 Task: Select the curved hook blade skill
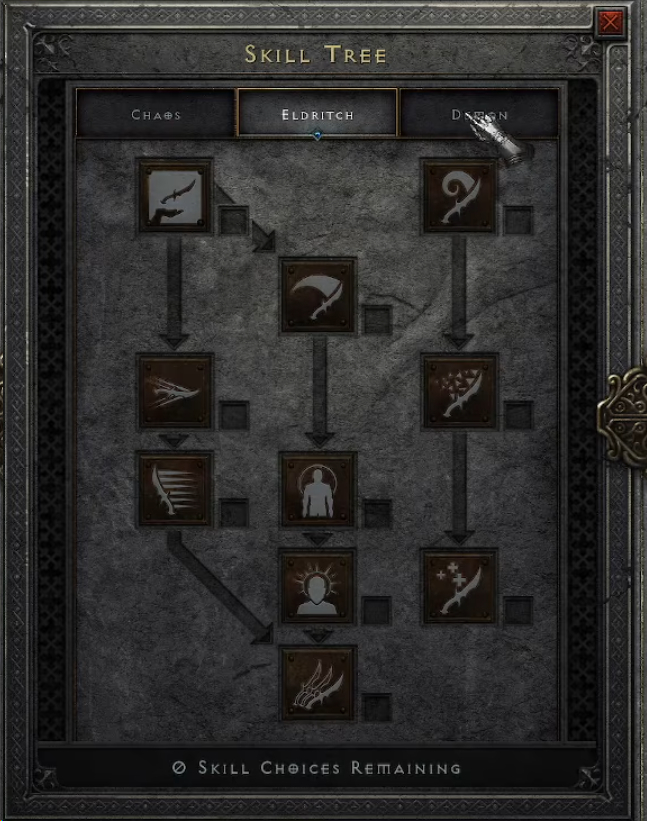tap(459, 195)
